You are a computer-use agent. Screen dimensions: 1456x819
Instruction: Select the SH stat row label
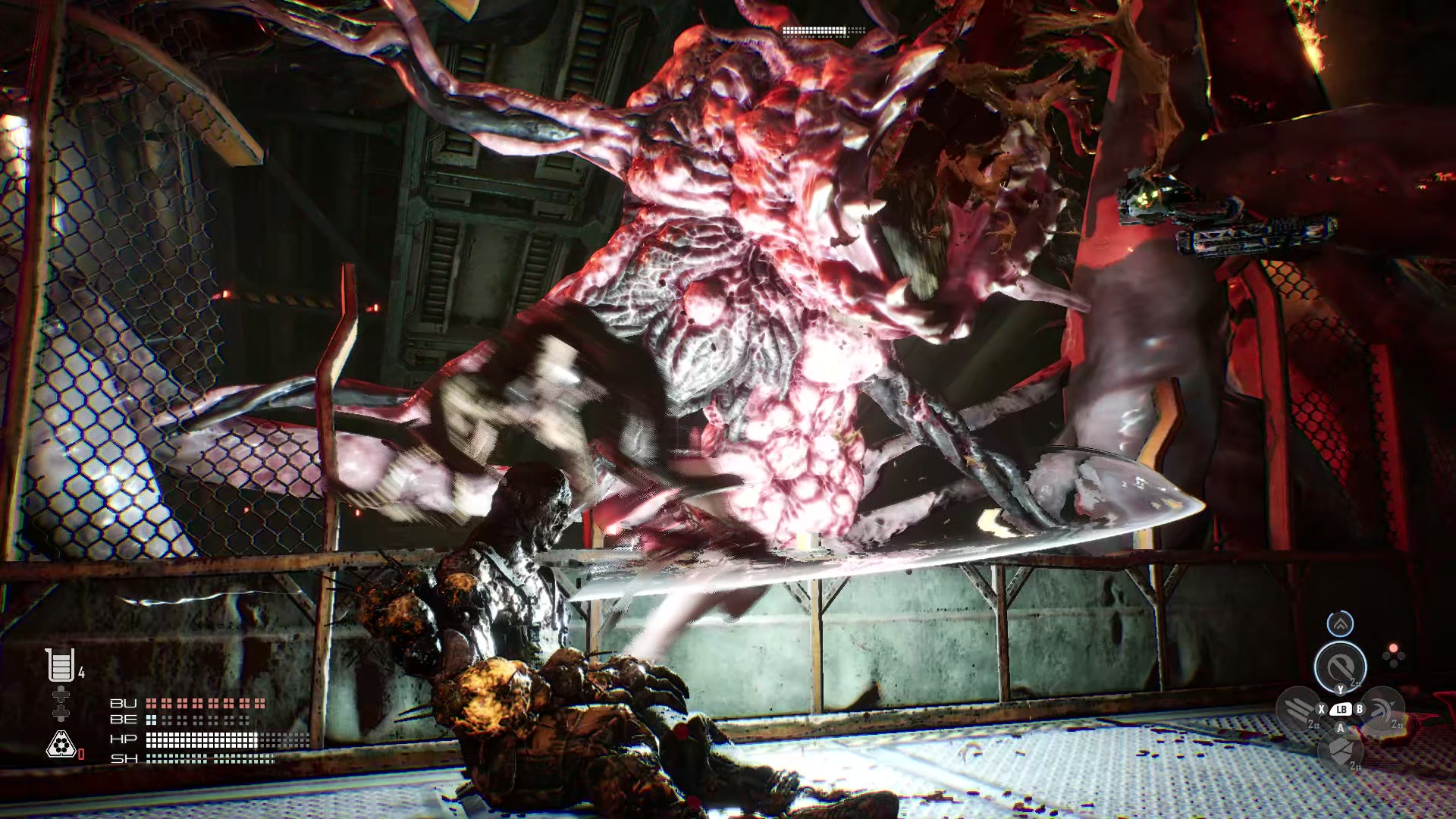click(x=124, y=758)
